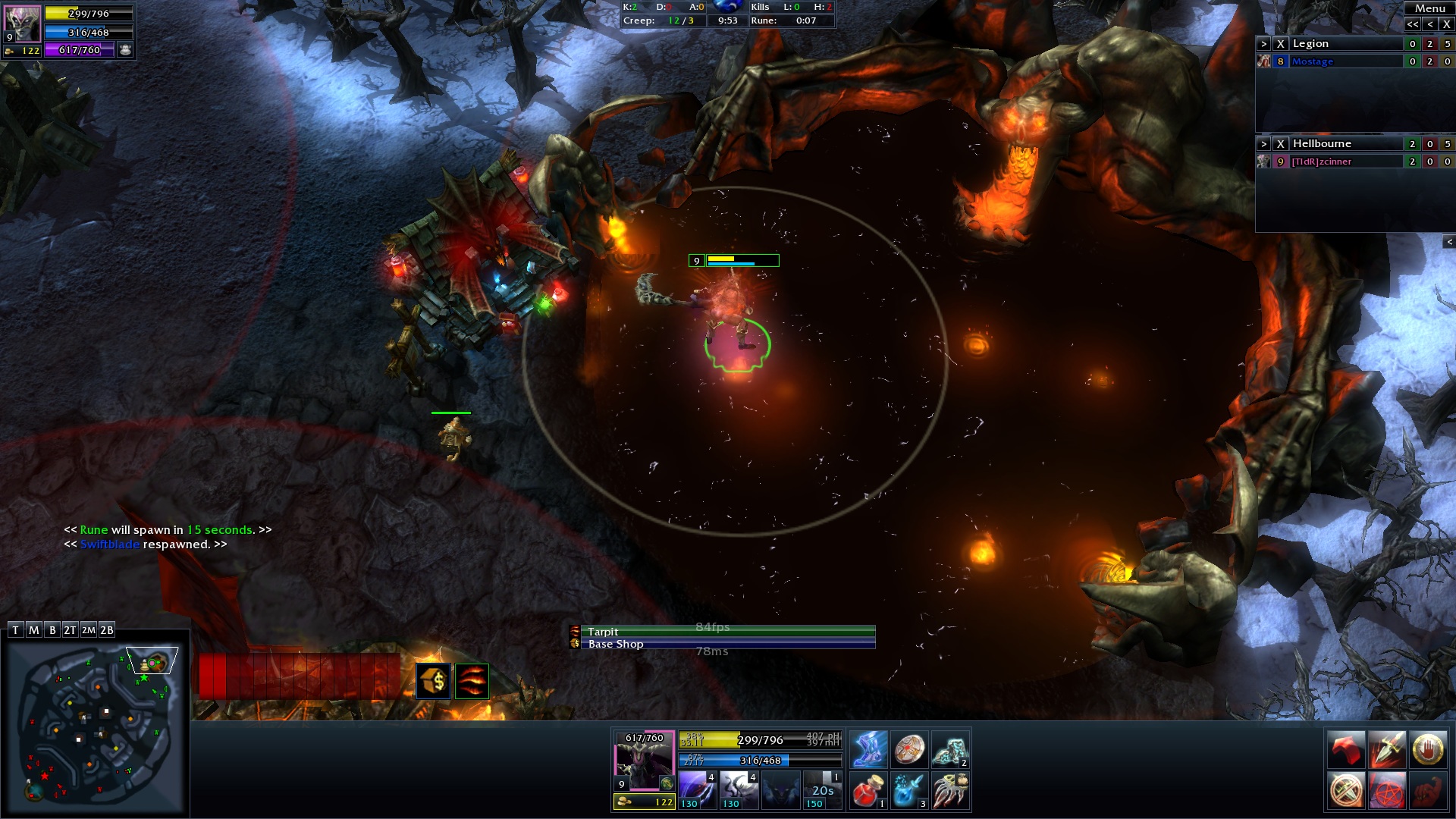This screenshot has width=1456, height=819.
Task: Close the scoreboard panel with the top X
Action: (x=1446, y=24)
